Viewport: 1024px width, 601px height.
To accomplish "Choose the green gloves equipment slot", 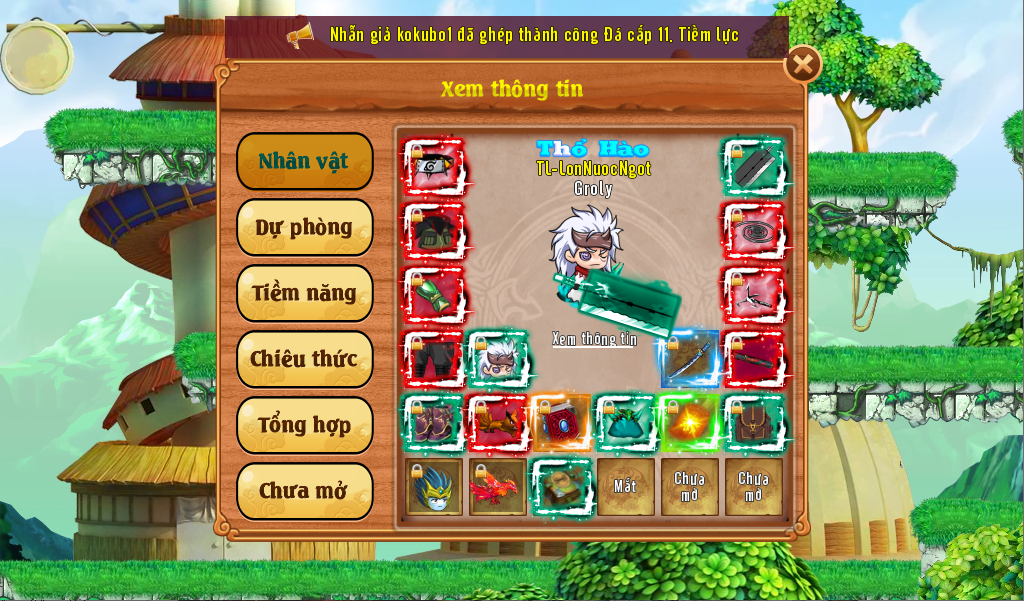I will pos(434,295).
